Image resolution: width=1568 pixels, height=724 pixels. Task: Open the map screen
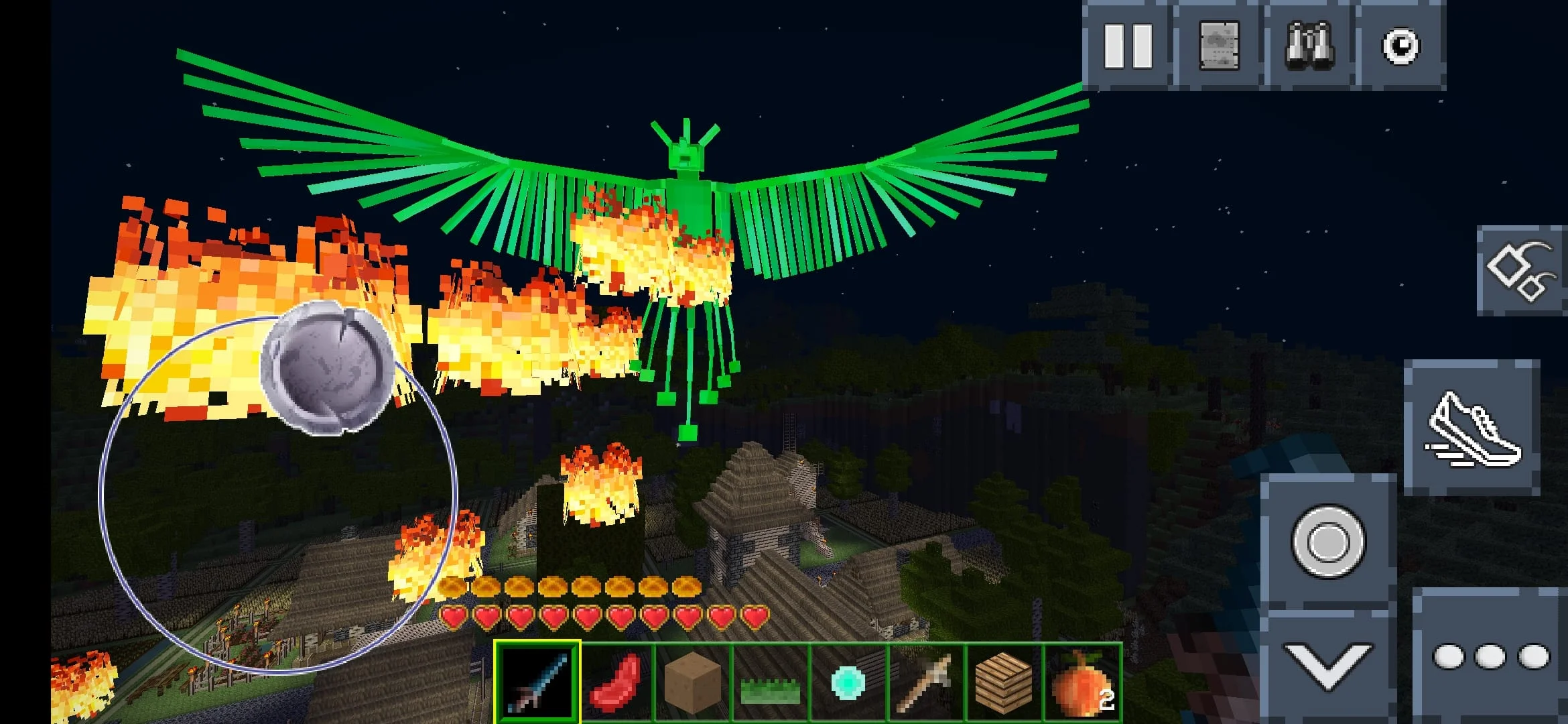1218,46
